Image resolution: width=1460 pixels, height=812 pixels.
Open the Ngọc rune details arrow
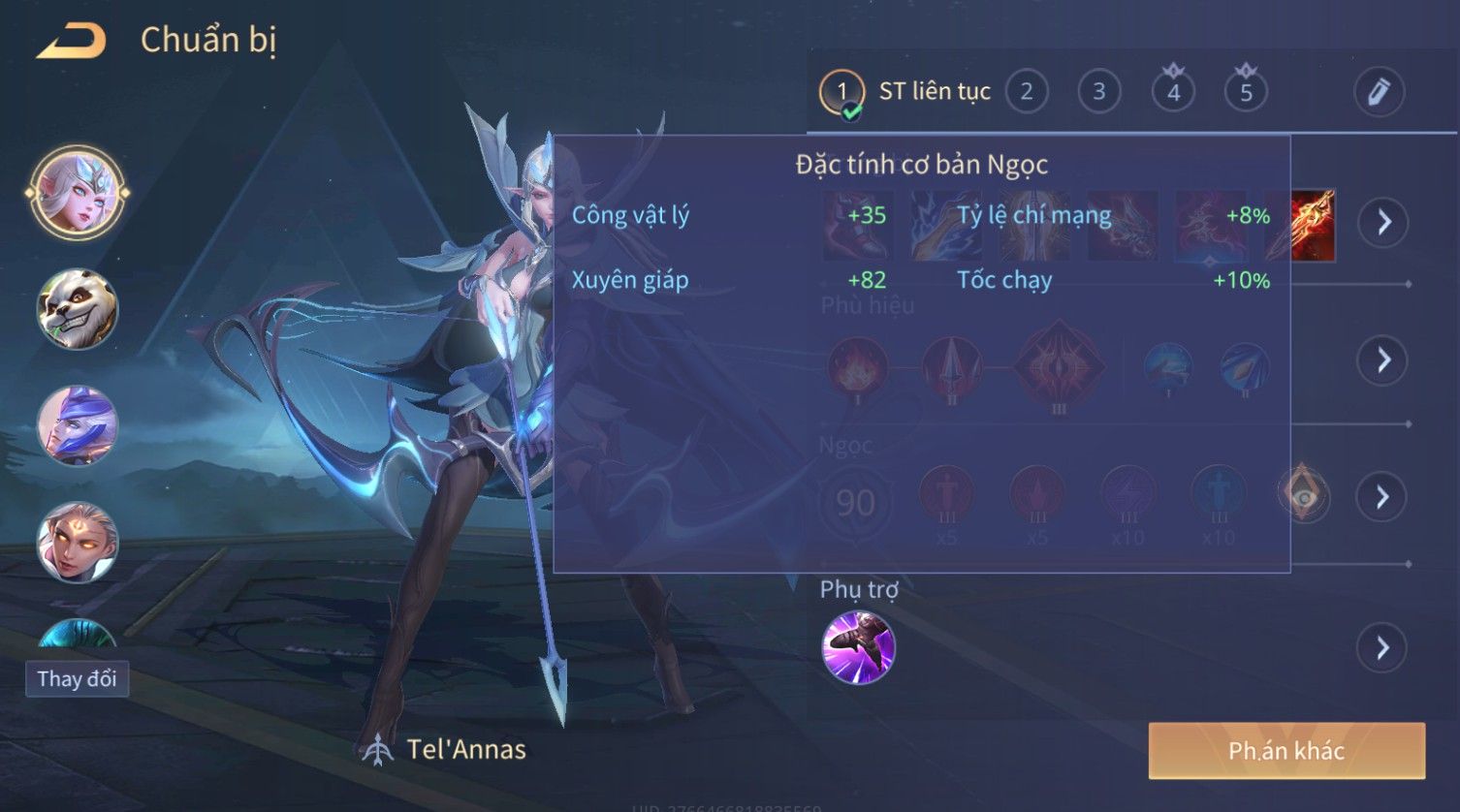(x=1382, y=497)
